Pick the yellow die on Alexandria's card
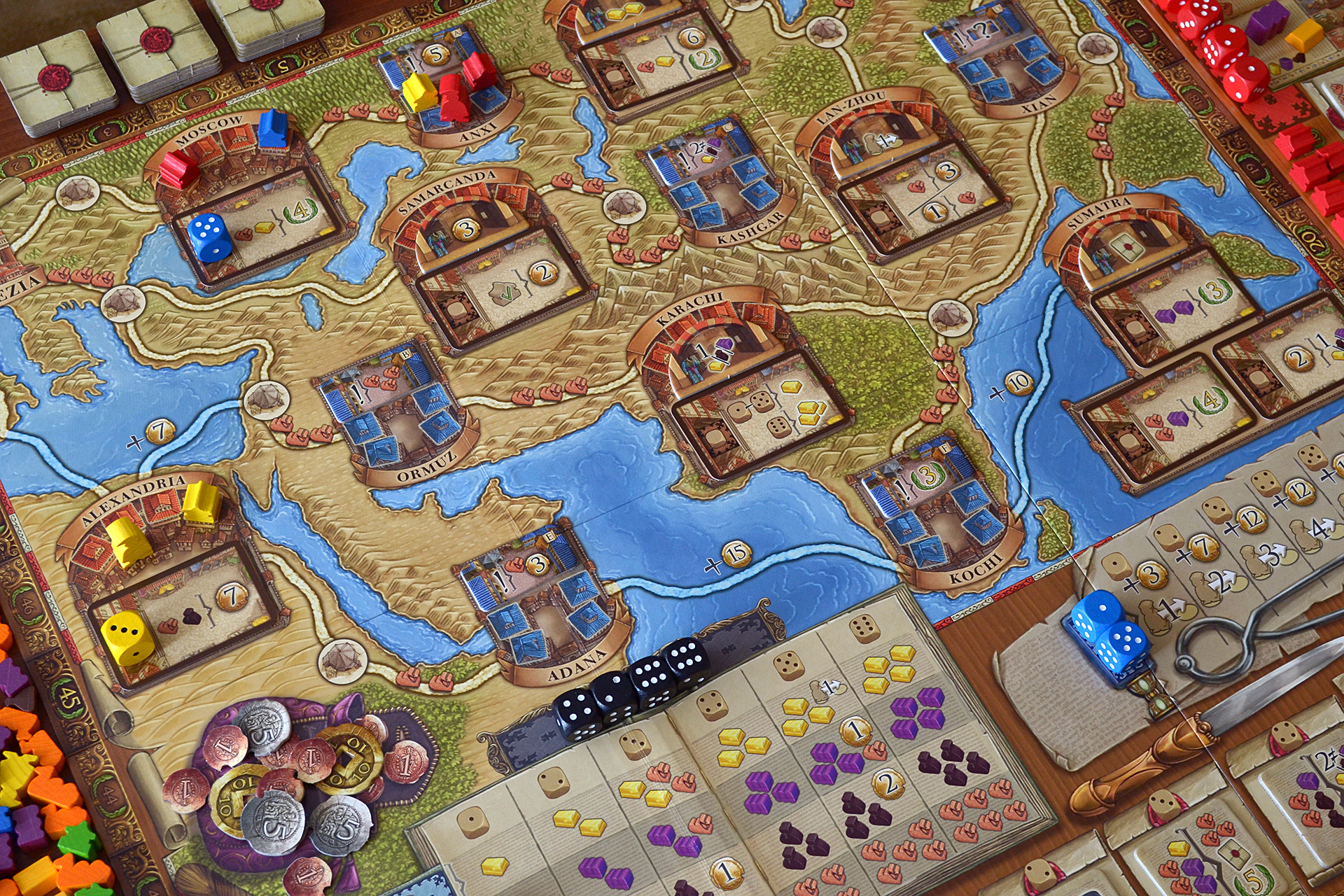This screenshot has height=896, width=1344. click(127, 638)
